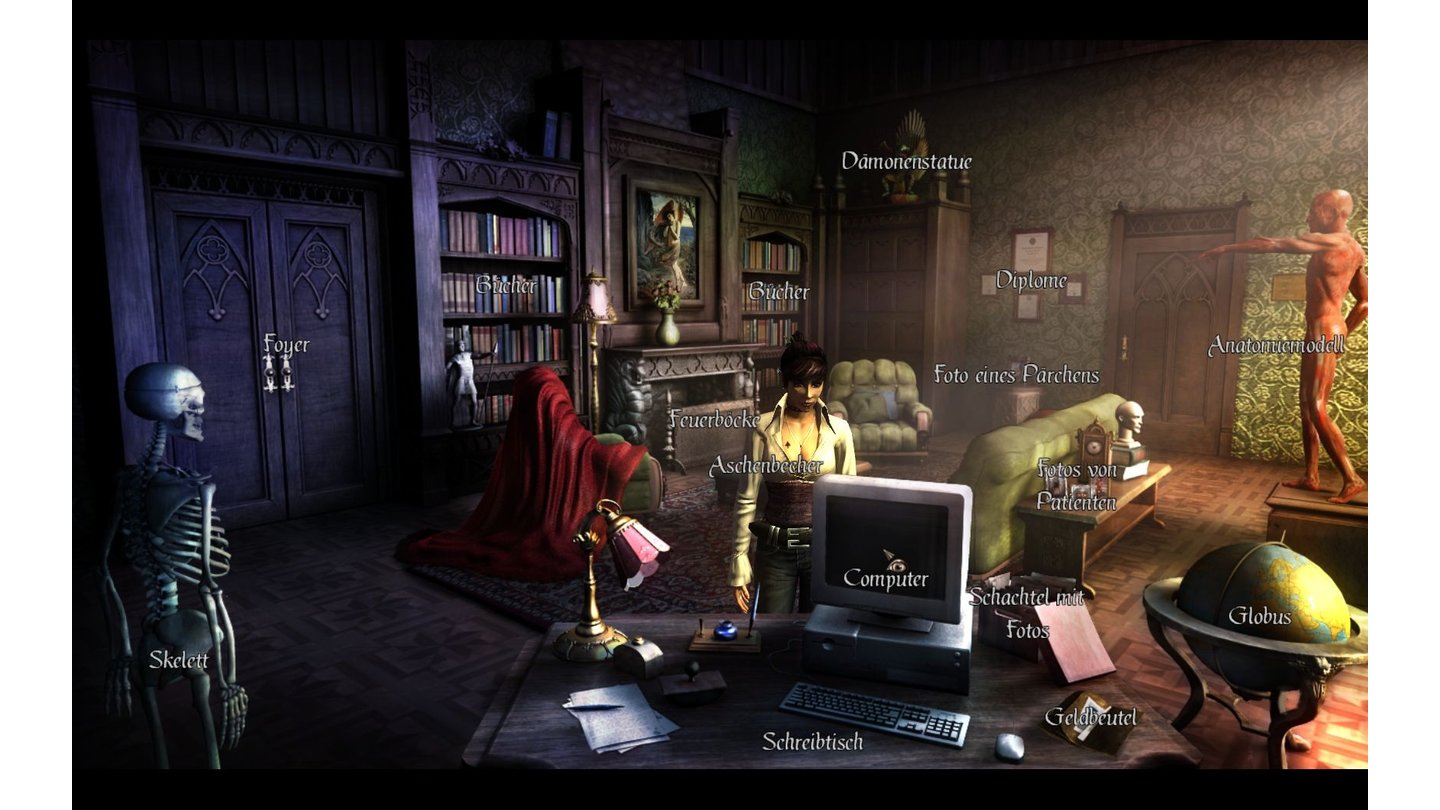
Task: Select the Schreibtisch hotspot label
Action: (812, 741)
